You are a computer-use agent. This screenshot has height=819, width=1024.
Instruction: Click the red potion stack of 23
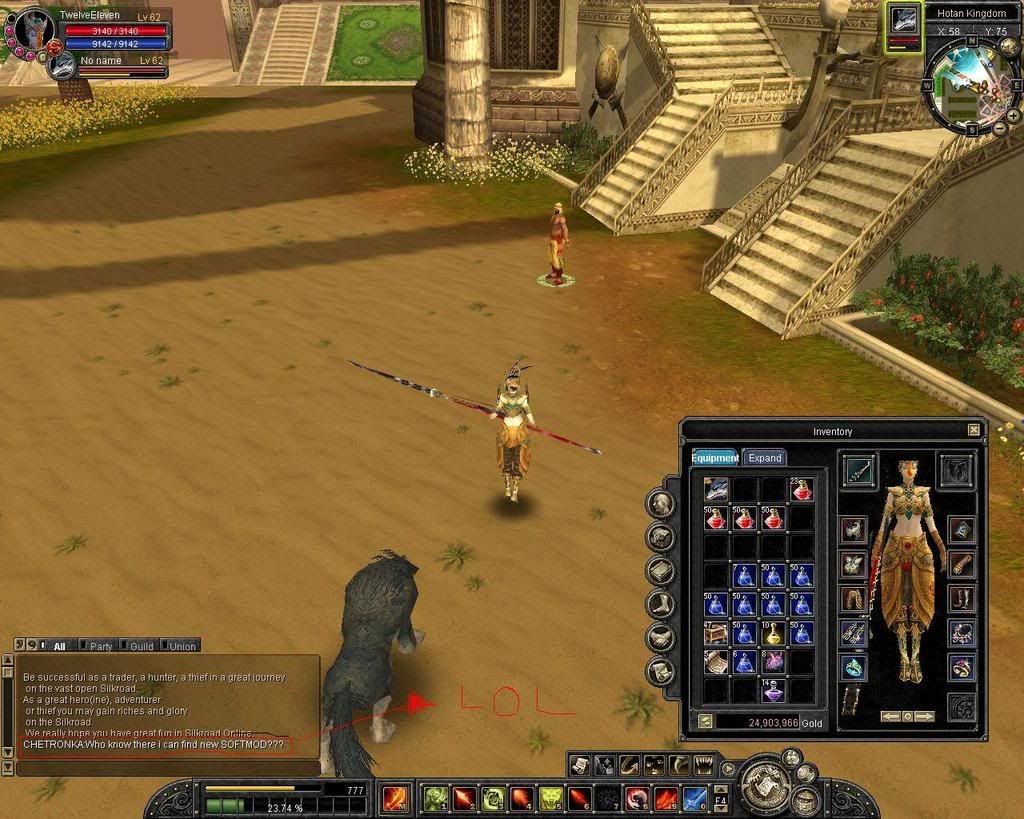pyautogui.click(x=801, y=490)
